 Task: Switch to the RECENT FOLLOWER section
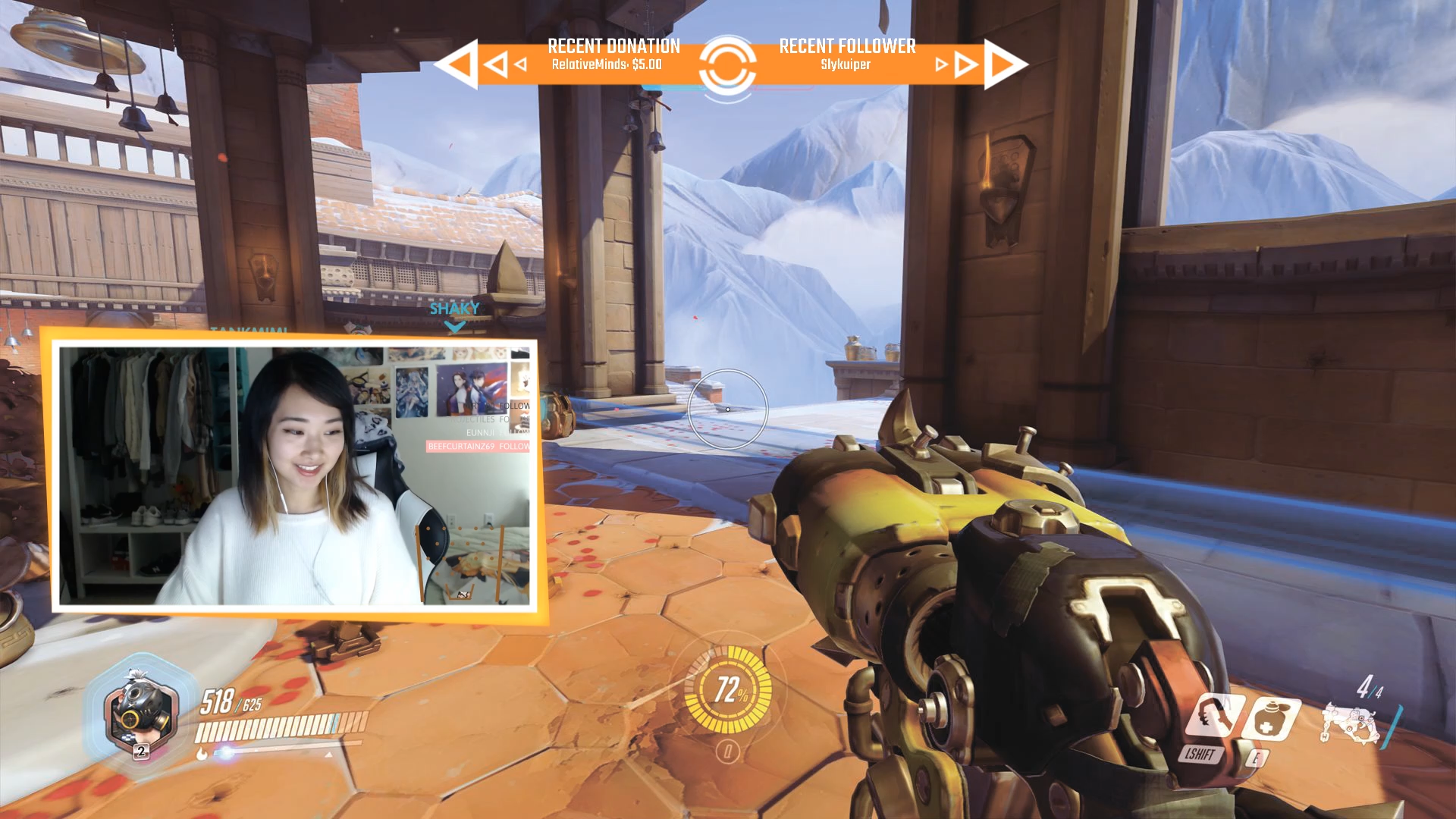[x=847, y=46]
